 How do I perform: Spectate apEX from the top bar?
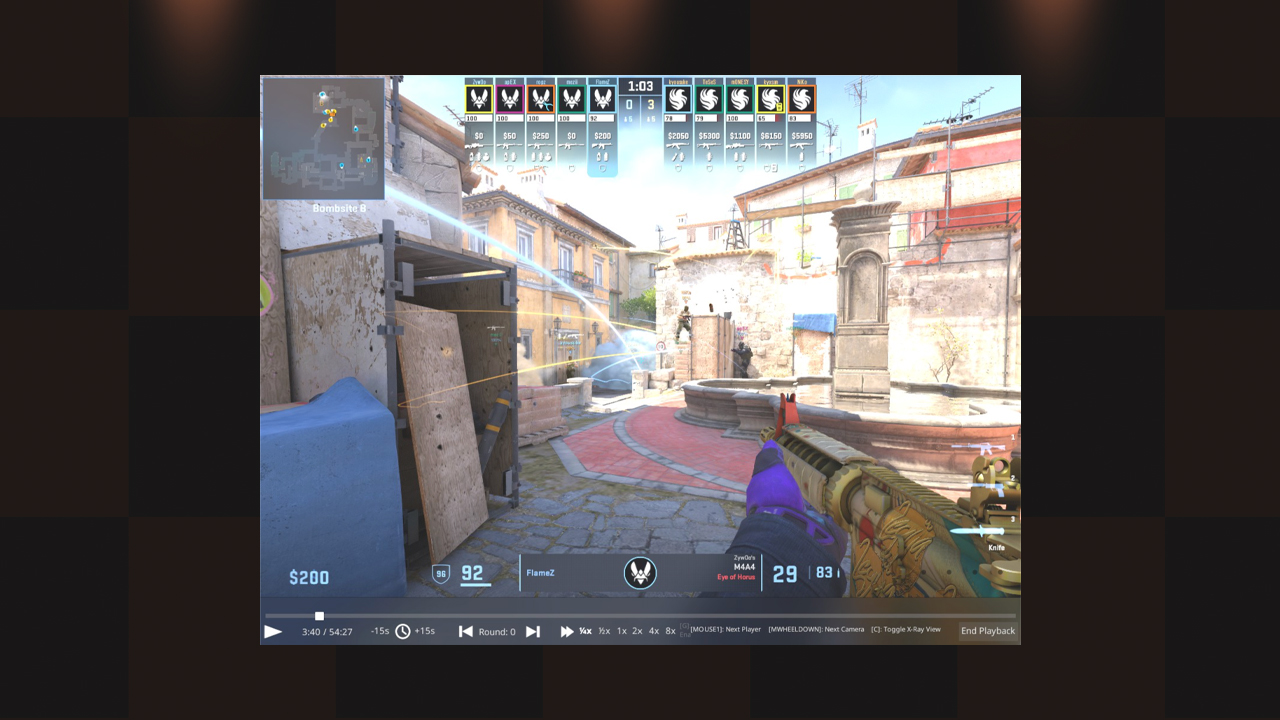510,99
